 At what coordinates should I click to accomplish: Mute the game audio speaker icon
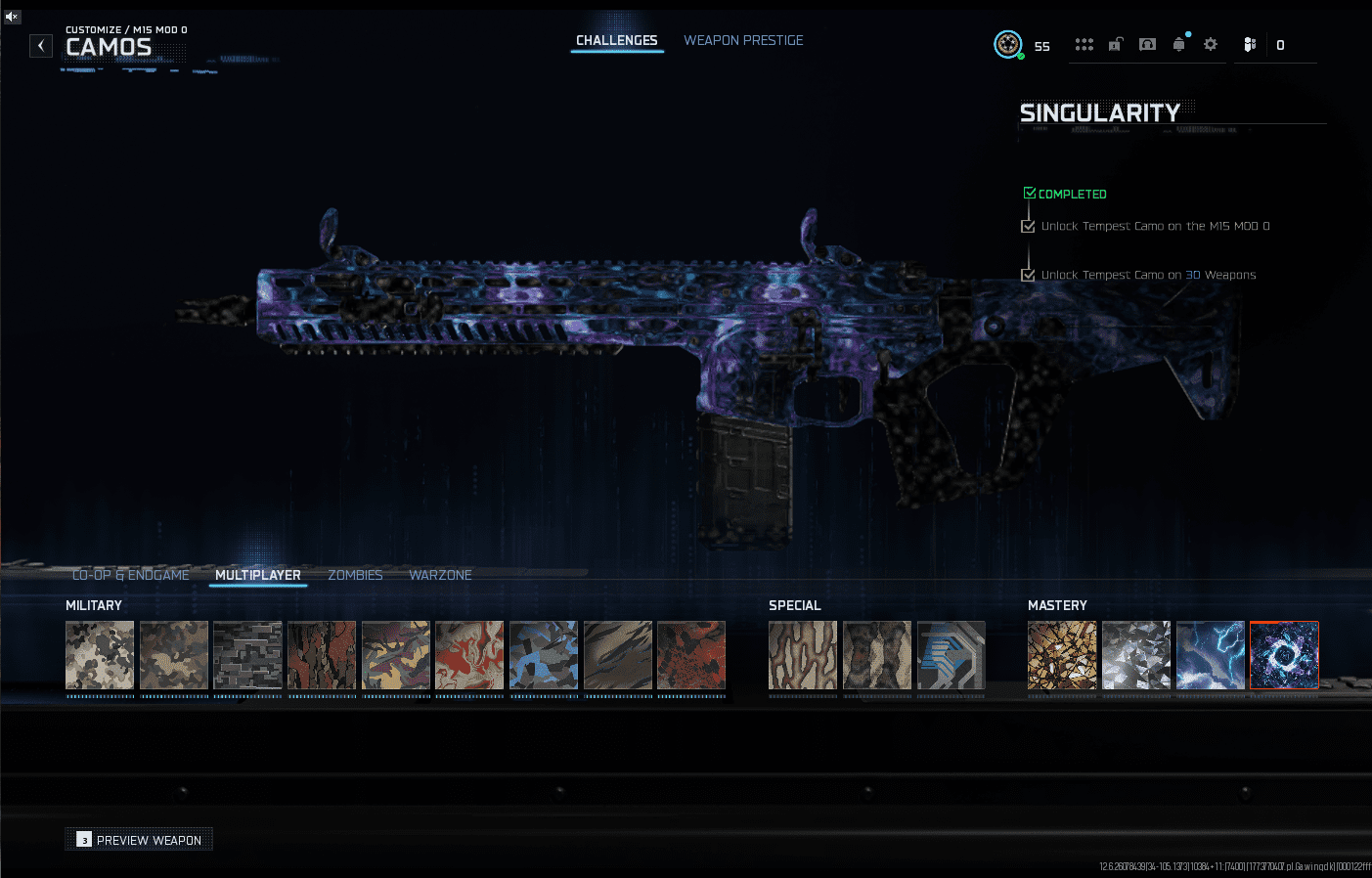coord(11,16)
